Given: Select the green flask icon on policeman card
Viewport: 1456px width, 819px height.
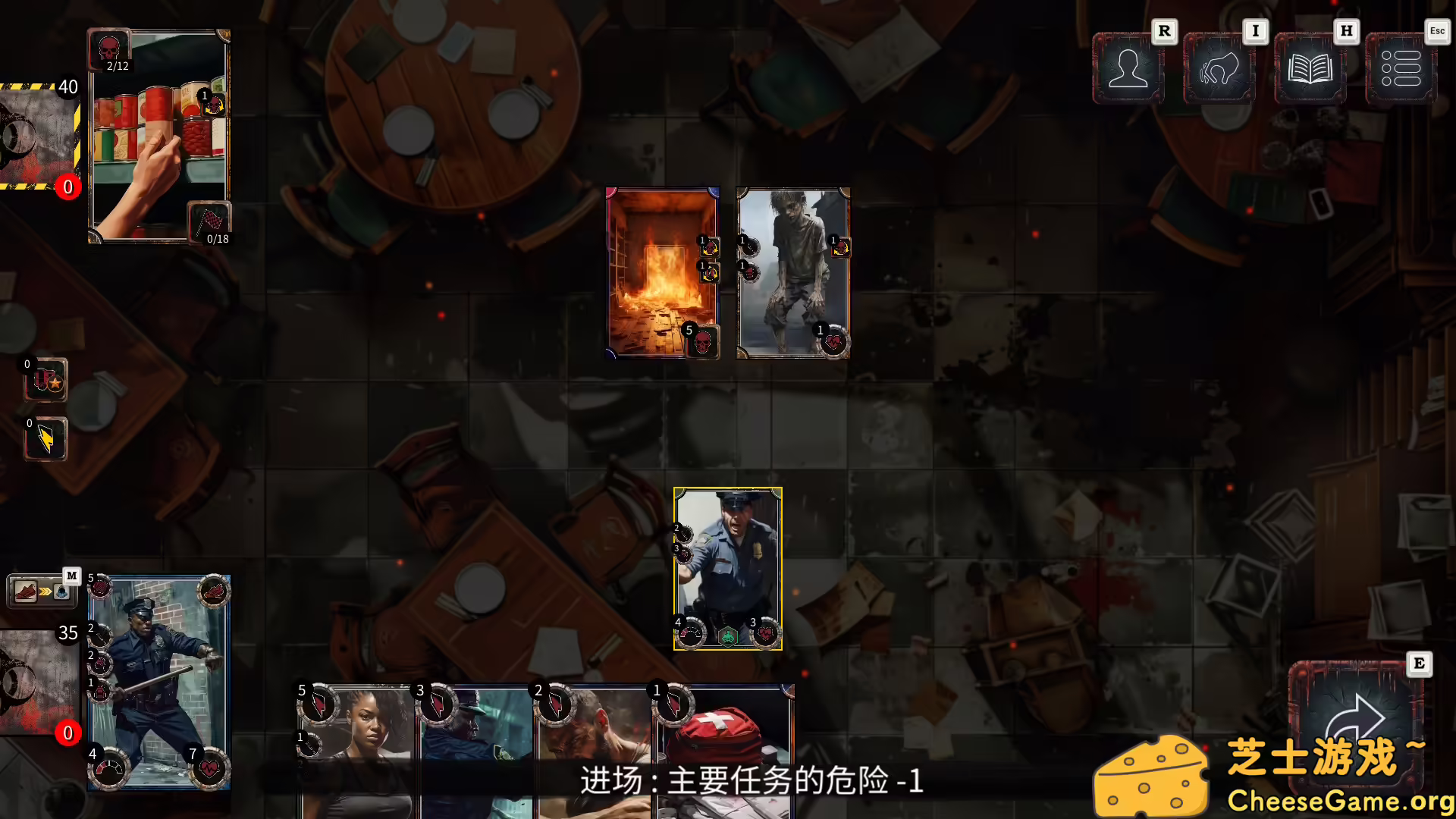Looking at the screenshot, I should (x=728, y=635).
